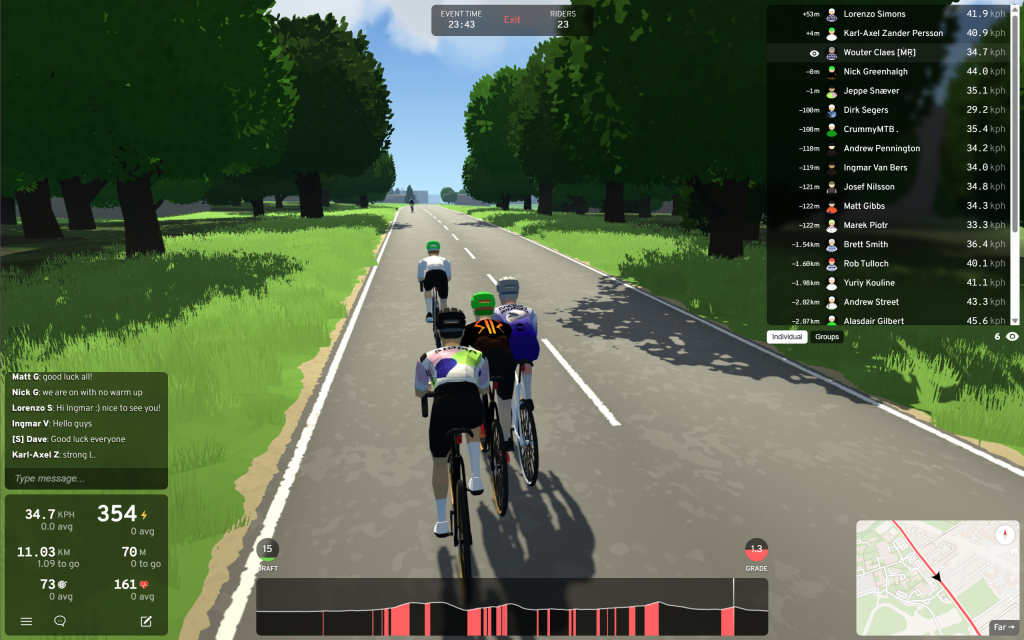
Task: Click the spectator eye icon below the rider list
Action: [x=1012, y=337]
